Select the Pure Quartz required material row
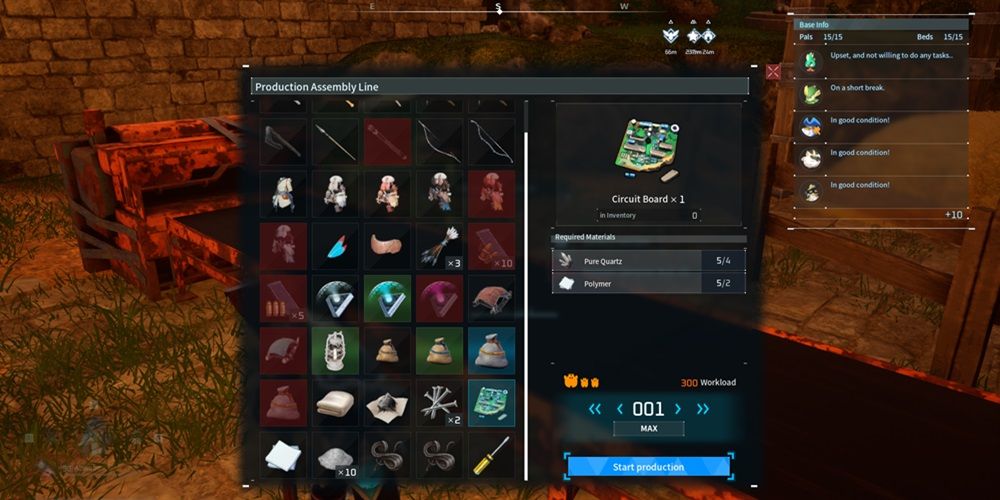 tap(649, 261)
